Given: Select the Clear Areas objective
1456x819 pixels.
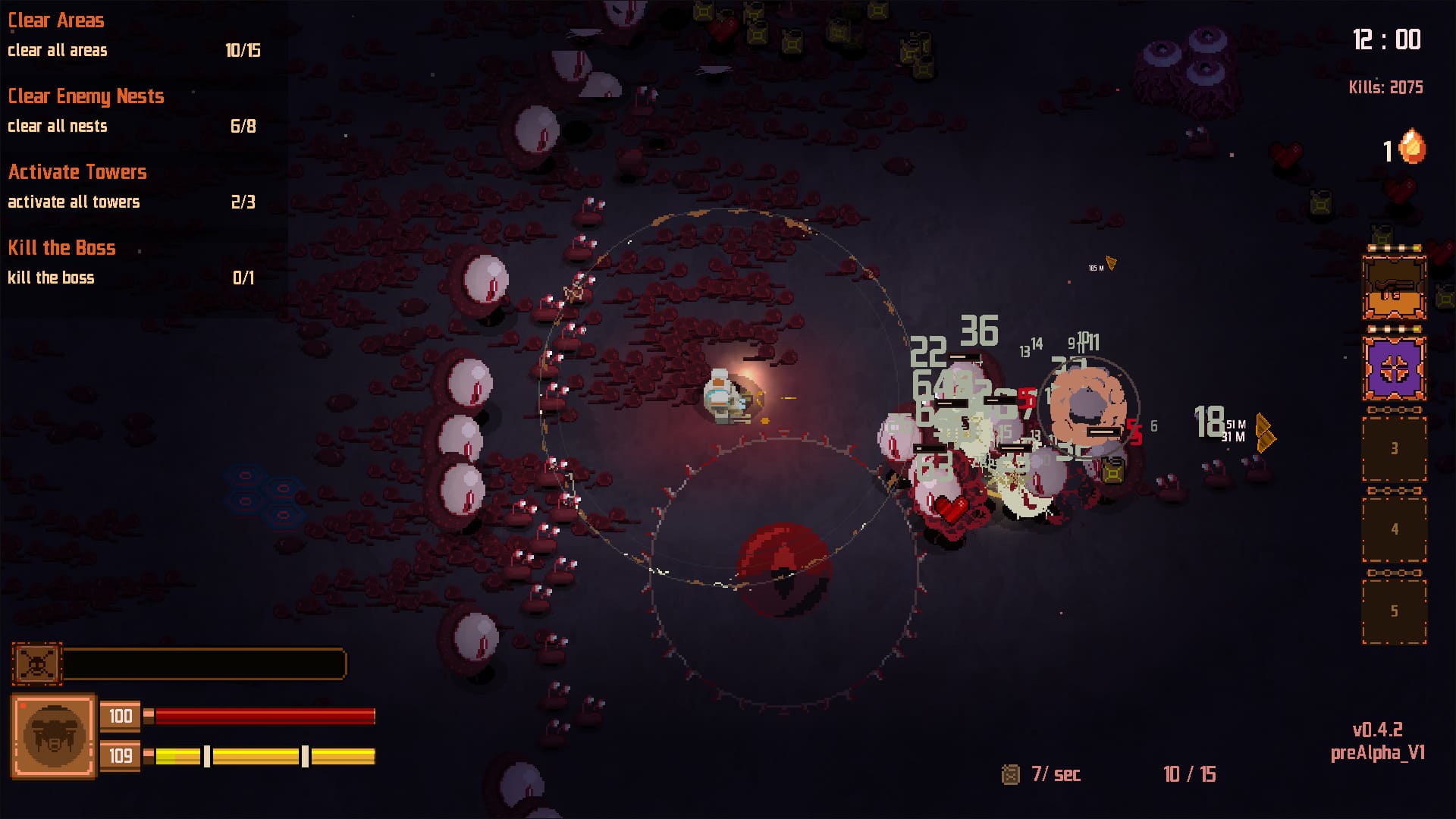Looking at the screenshot, I should click(56, 20).
